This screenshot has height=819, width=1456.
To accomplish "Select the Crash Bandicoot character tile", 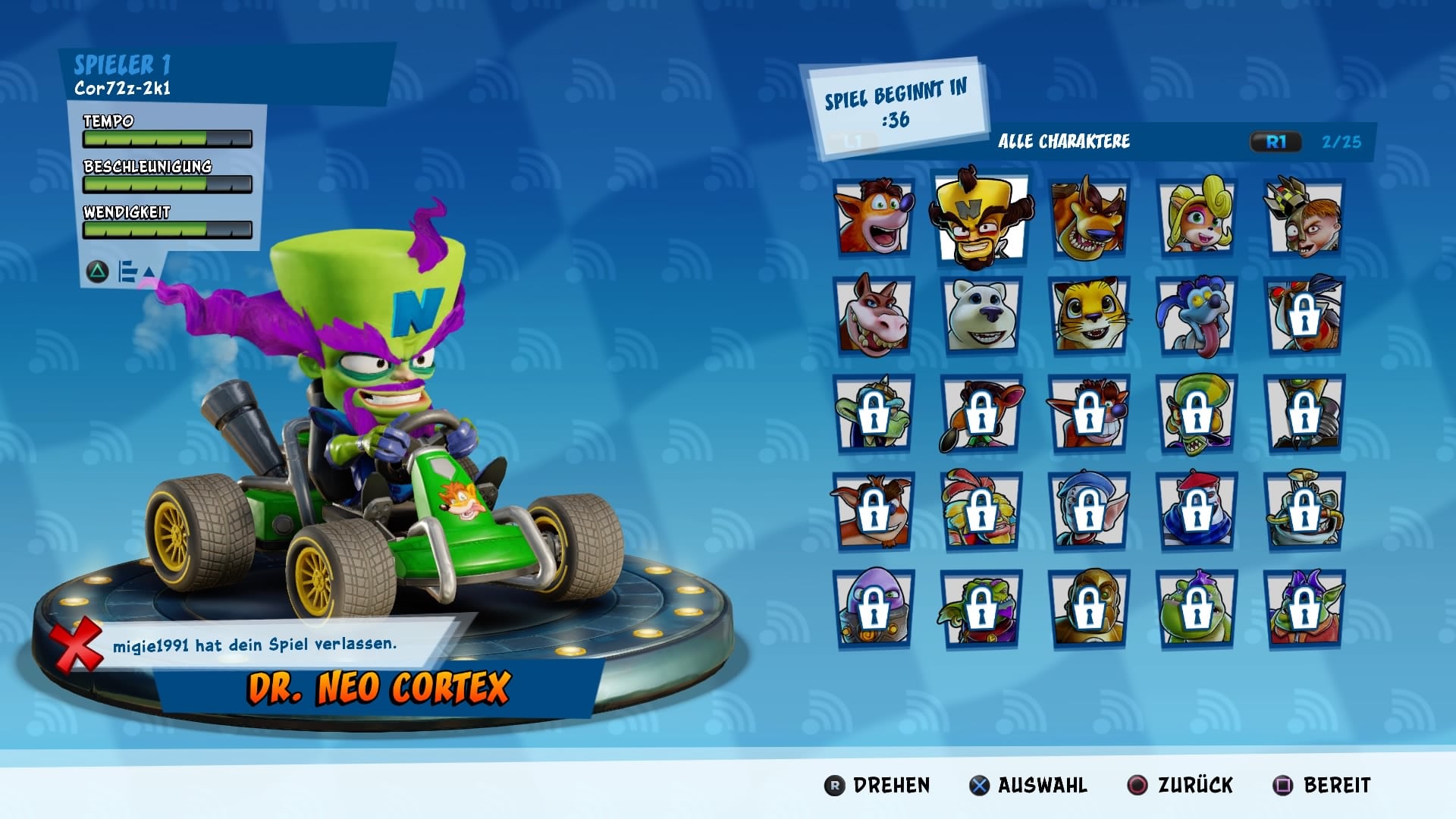I will click(x=873, y=217).
